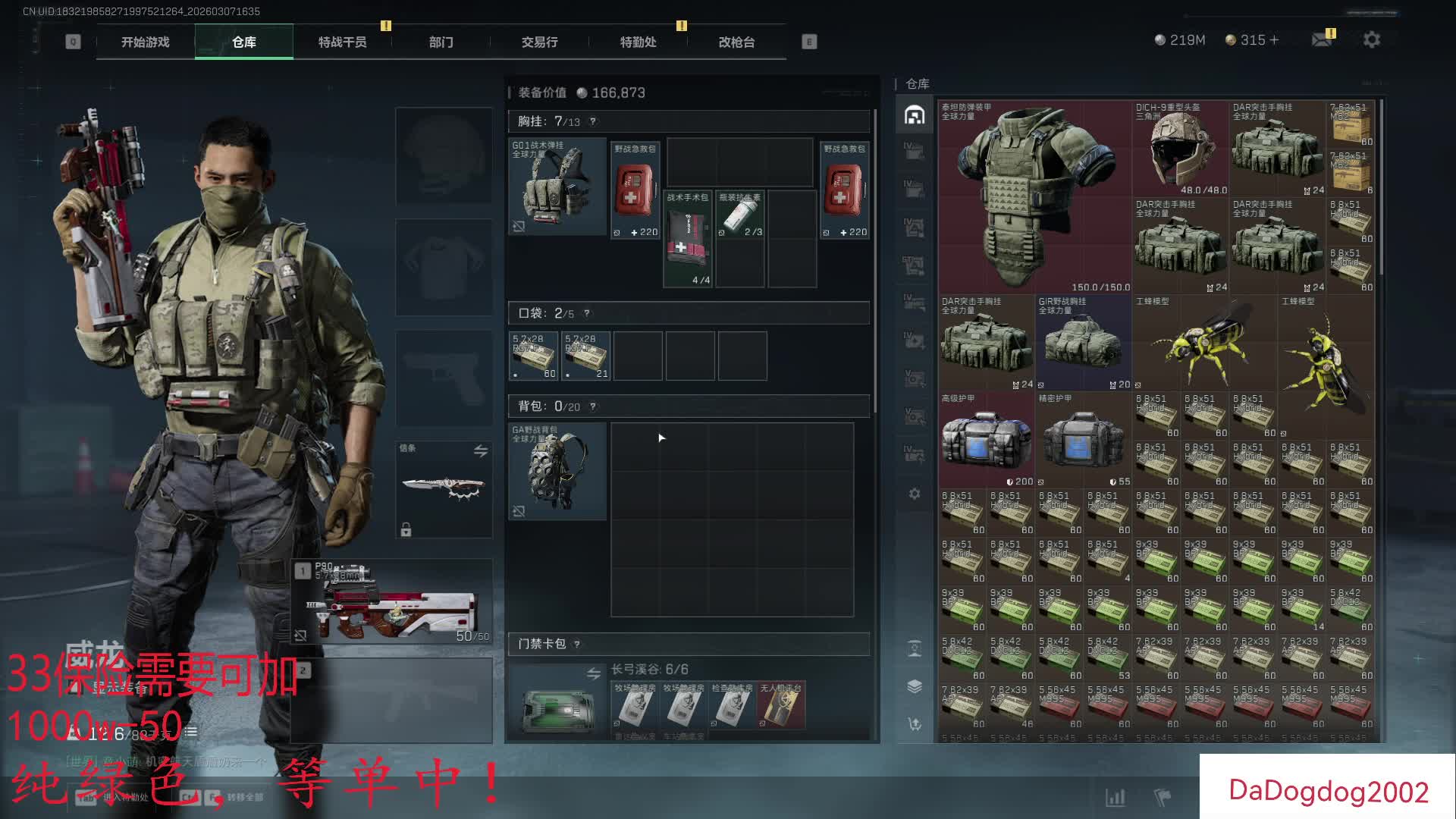Open the 部门 department tab
The image size is (1456, 819).
(x=441, y=42)
